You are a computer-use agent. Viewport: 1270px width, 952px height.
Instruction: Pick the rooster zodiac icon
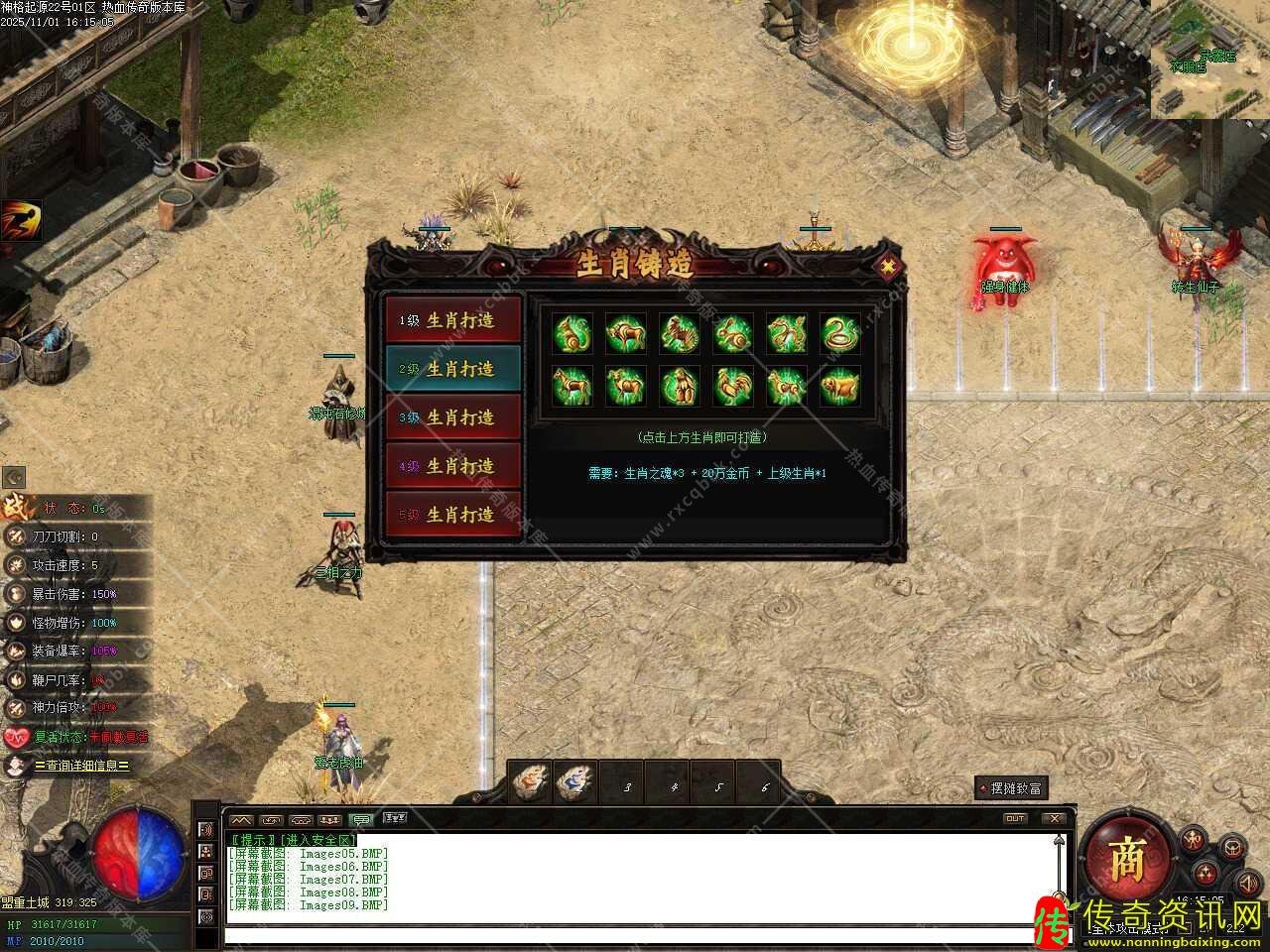tap(733, 386)
